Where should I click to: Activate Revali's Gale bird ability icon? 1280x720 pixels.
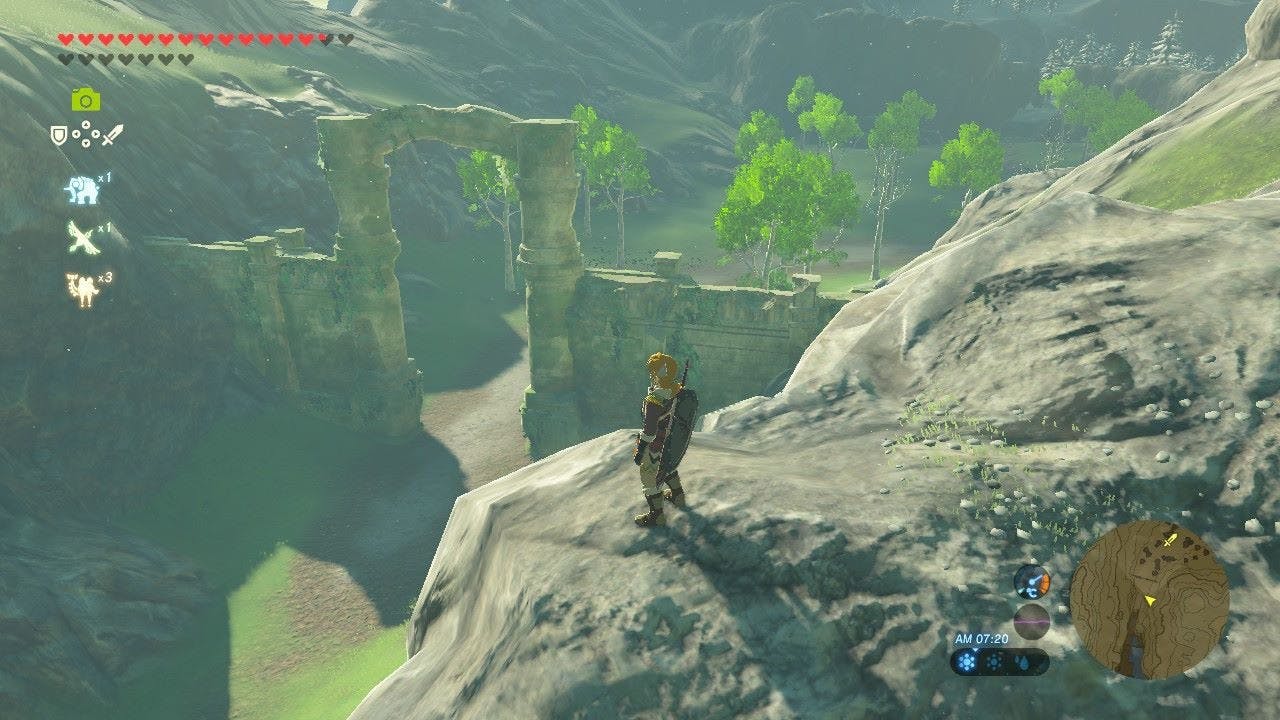[82, 238]
